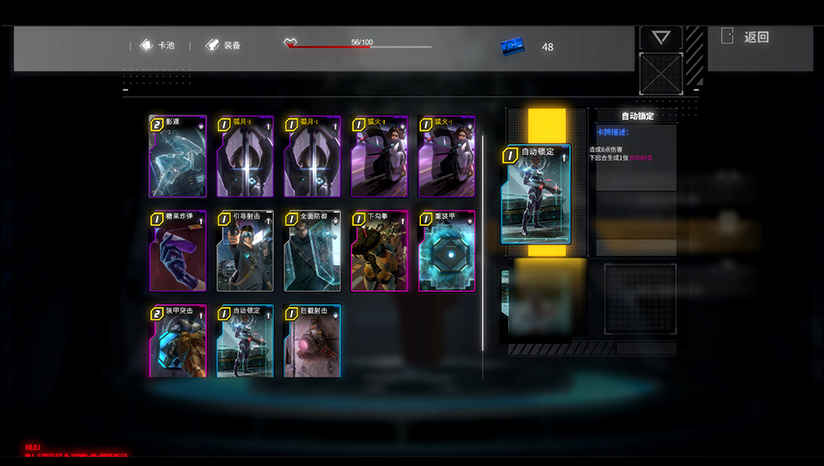Choose the 下勾拳 card
Image resolution: width=824 pixels, height=466 pixels.
point(379,251)
